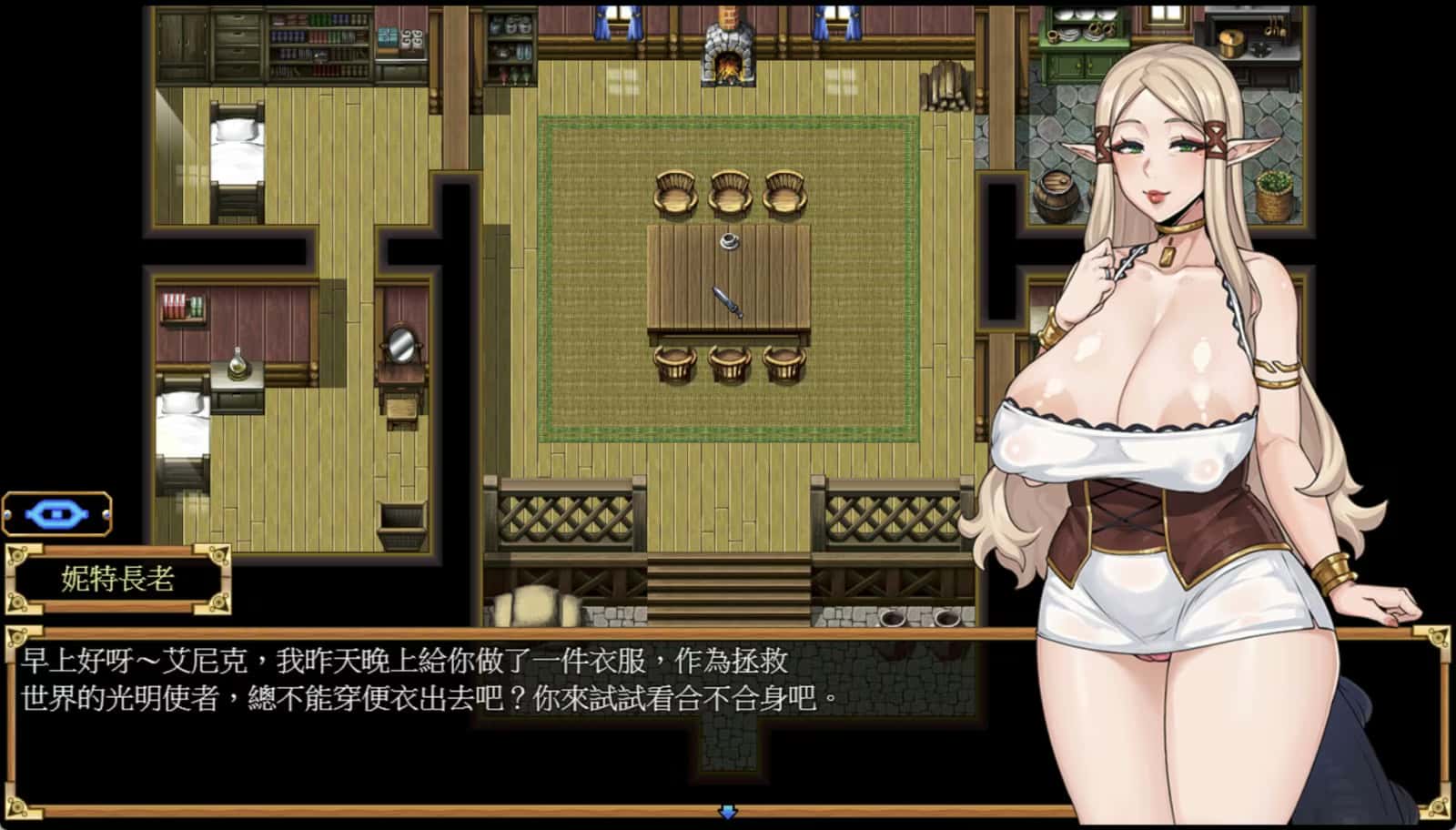Click the blue eye indicator icon top-left

tap(56, 511)
